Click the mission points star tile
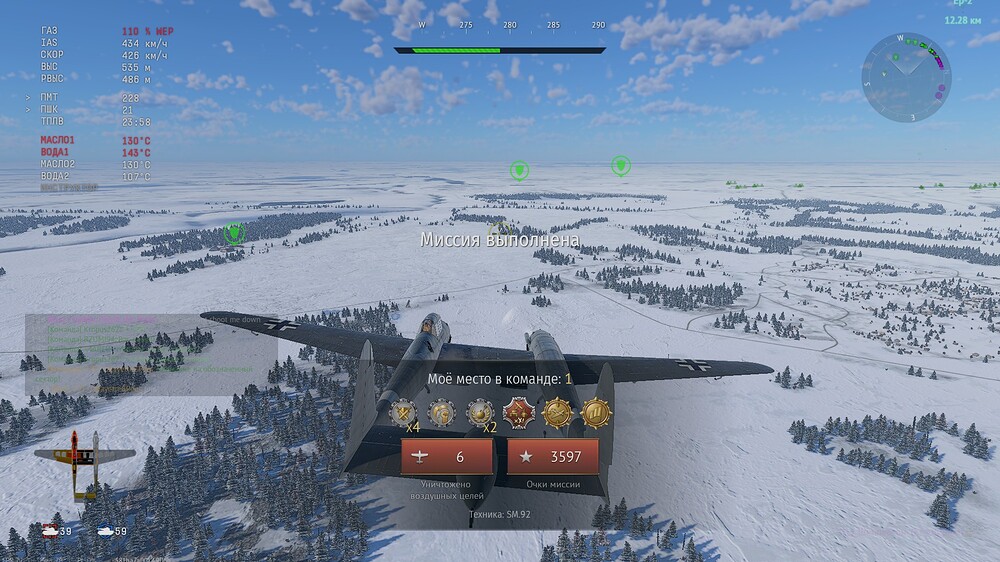The width and height of the screenshot is (1000, 562). [x=553, y=457]
